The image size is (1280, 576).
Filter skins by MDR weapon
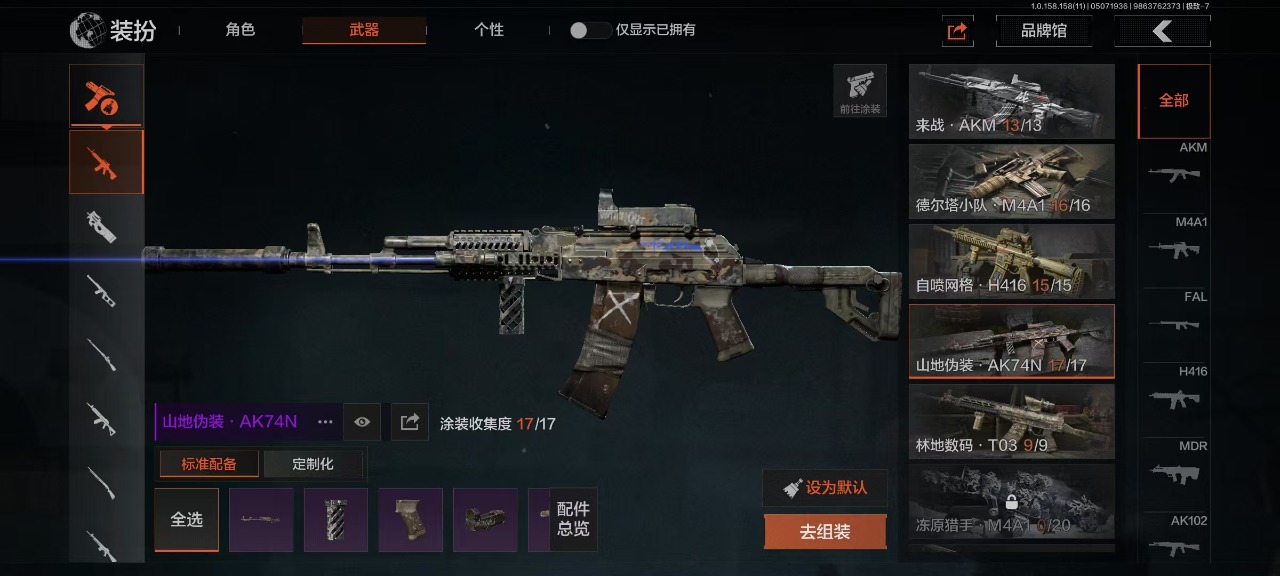[1174, 464]
